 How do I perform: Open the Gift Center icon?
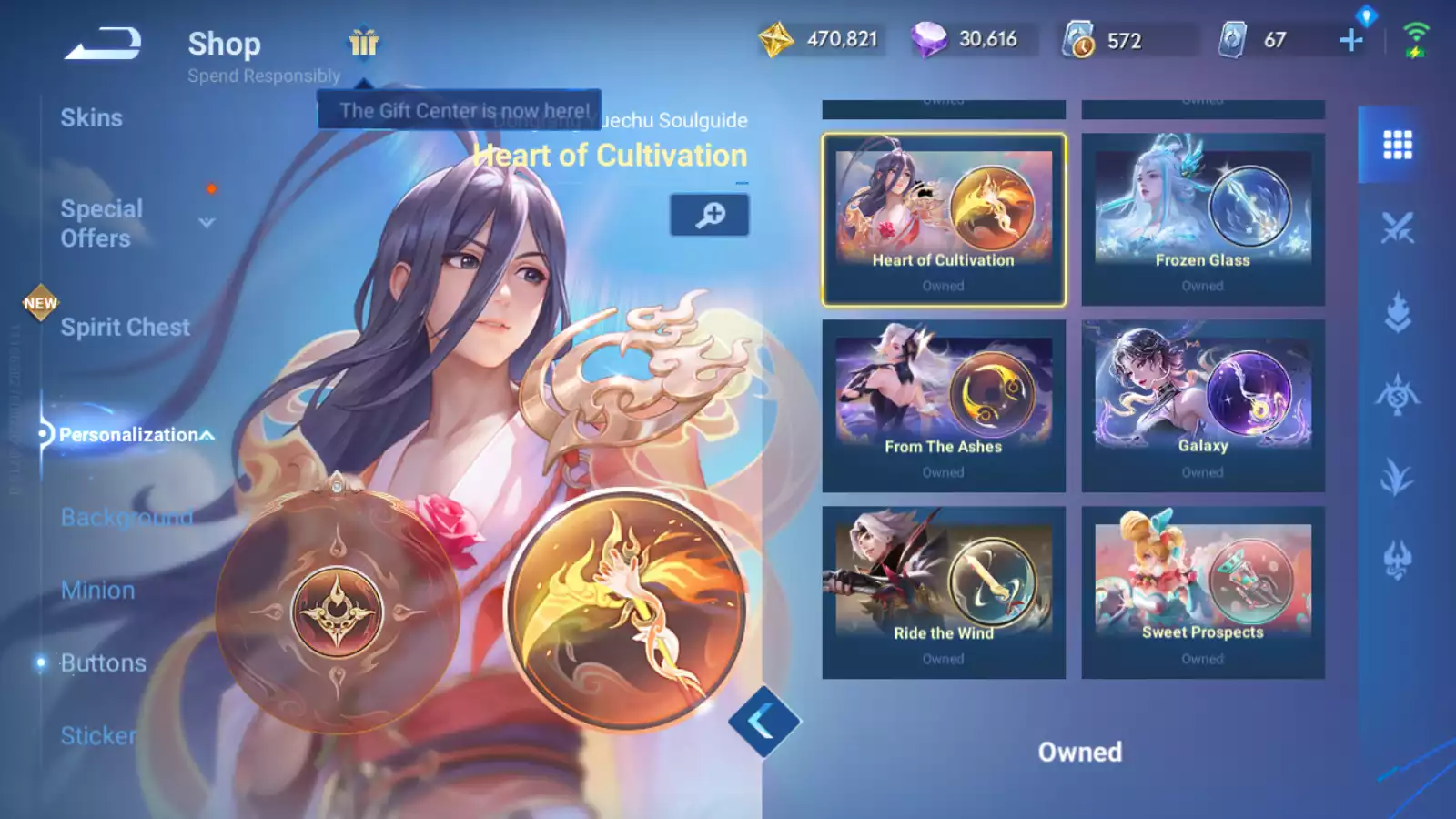[x=363, y=42]
